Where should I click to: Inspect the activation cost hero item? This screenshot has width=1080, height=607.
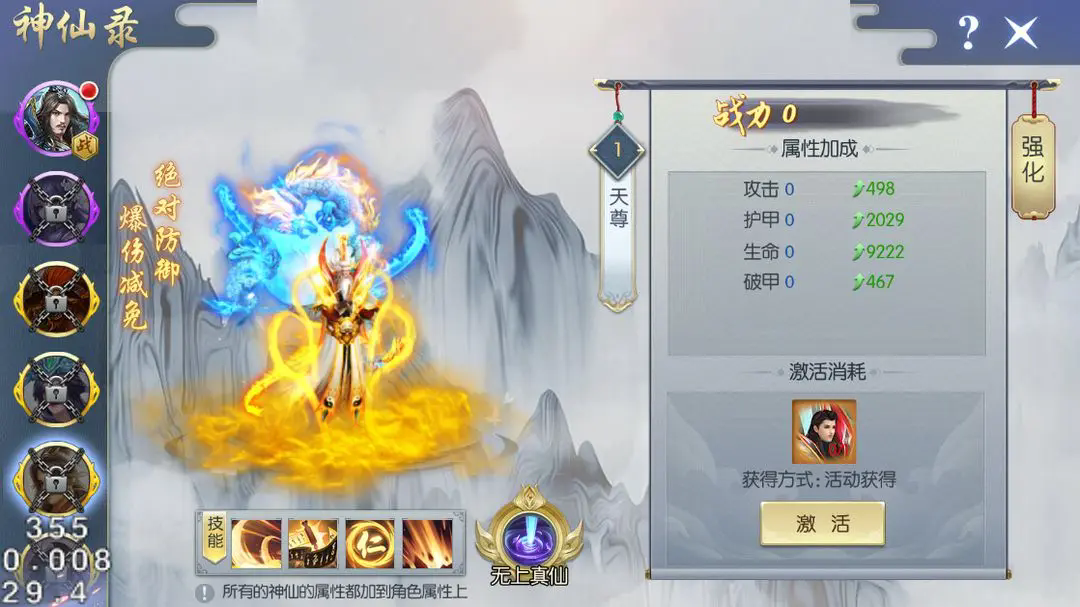coord(823,432)
